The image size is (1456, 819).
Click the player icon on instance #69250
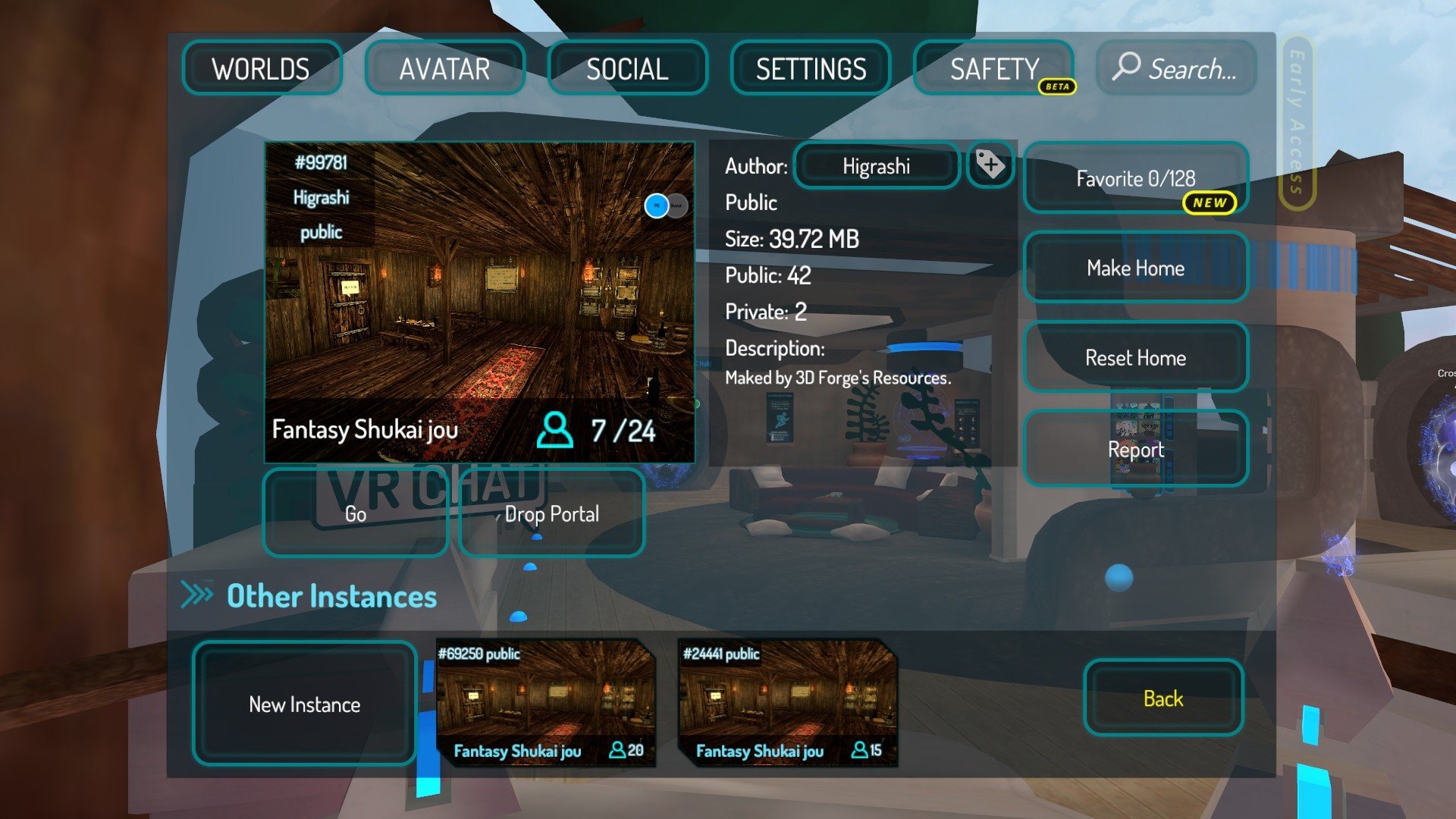coord(617,752)
